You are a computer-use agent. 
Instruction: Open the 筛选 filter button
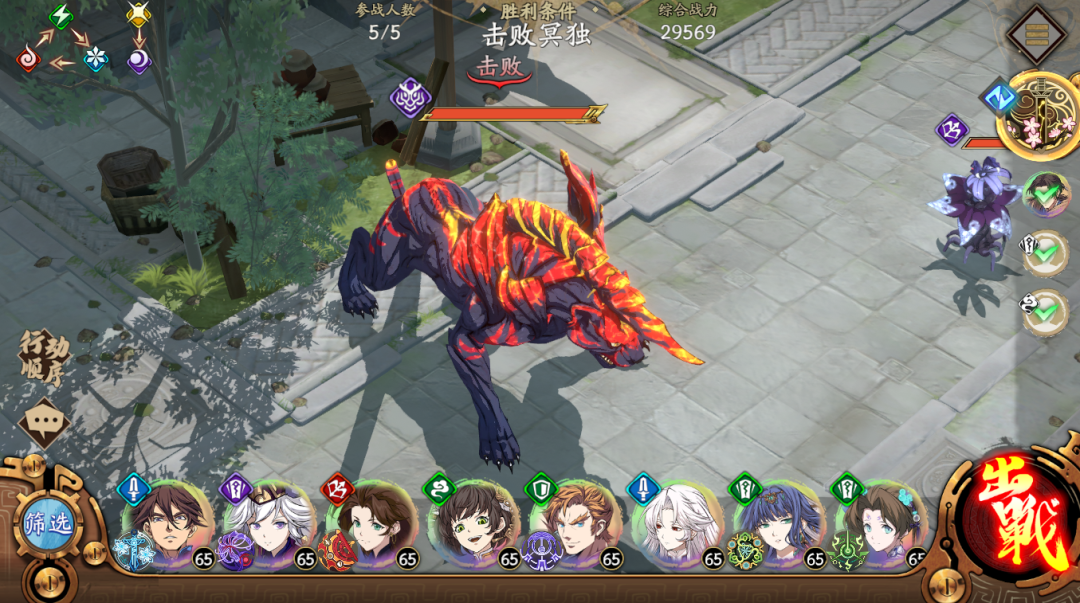click(48, 523)
